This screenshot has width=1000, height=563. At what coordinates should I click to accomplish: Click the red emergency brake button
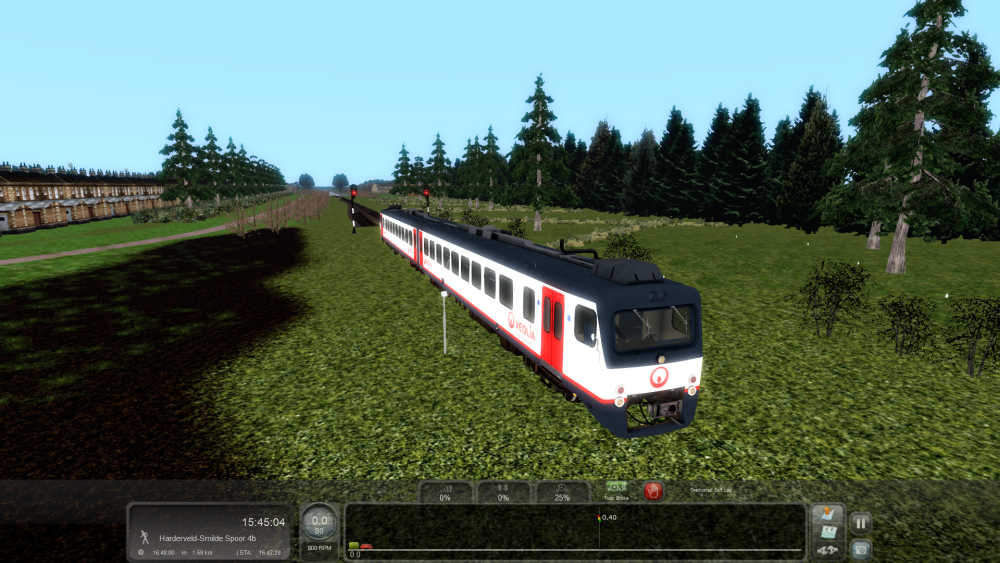click(653, 491)
